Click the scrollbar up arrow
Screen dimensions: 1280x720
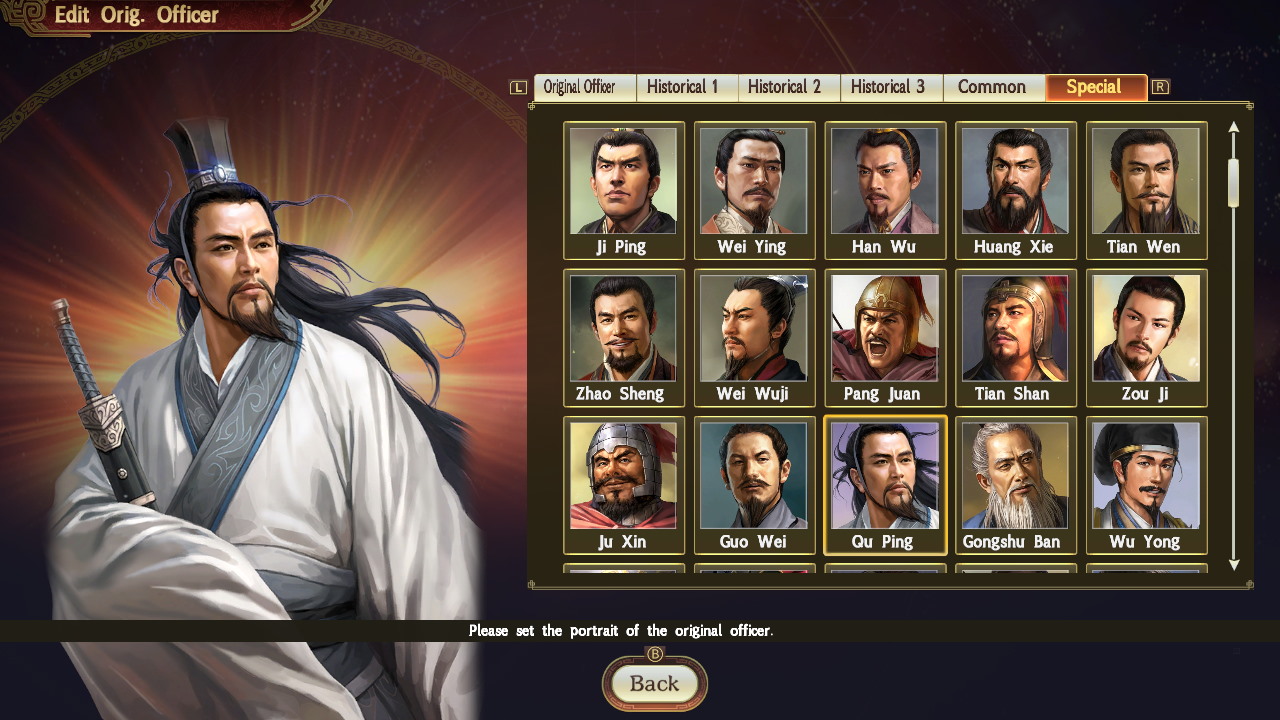(x=1234, y=125)
